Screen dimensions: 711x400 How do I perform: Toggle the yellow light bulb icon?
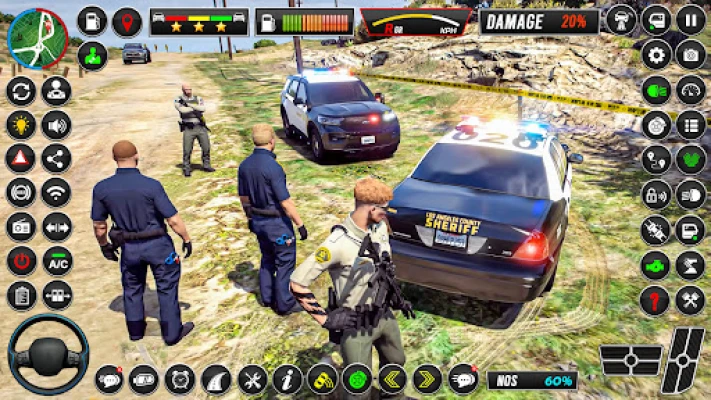click(x=21, y=124)
